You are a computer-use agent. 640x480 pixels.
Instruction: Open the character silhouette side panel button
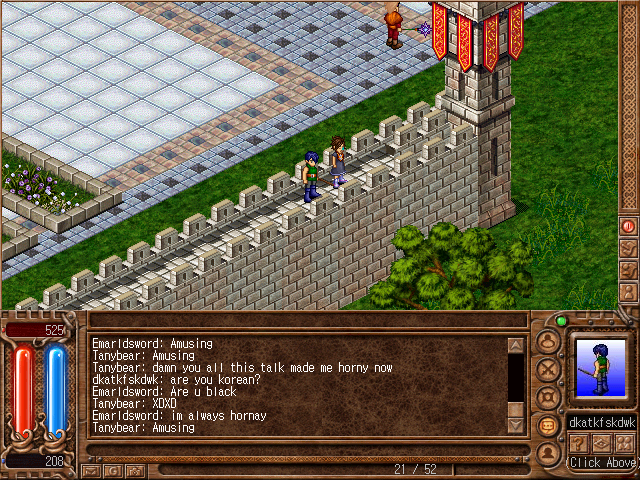click(x=628, y=291)
